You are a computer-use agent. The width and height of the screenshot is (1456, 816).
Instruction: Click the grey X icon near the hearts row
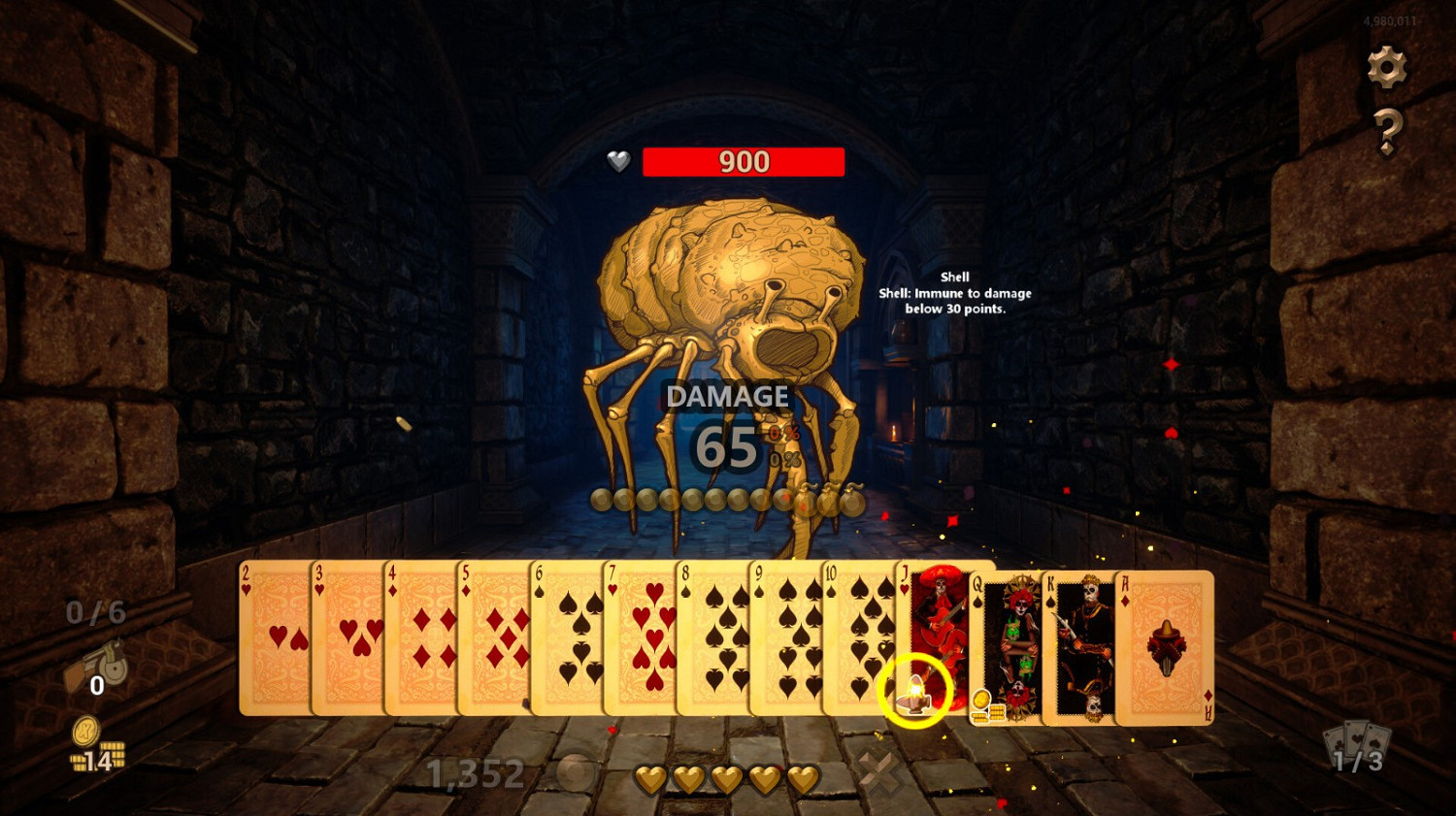(x=879, y=771)
